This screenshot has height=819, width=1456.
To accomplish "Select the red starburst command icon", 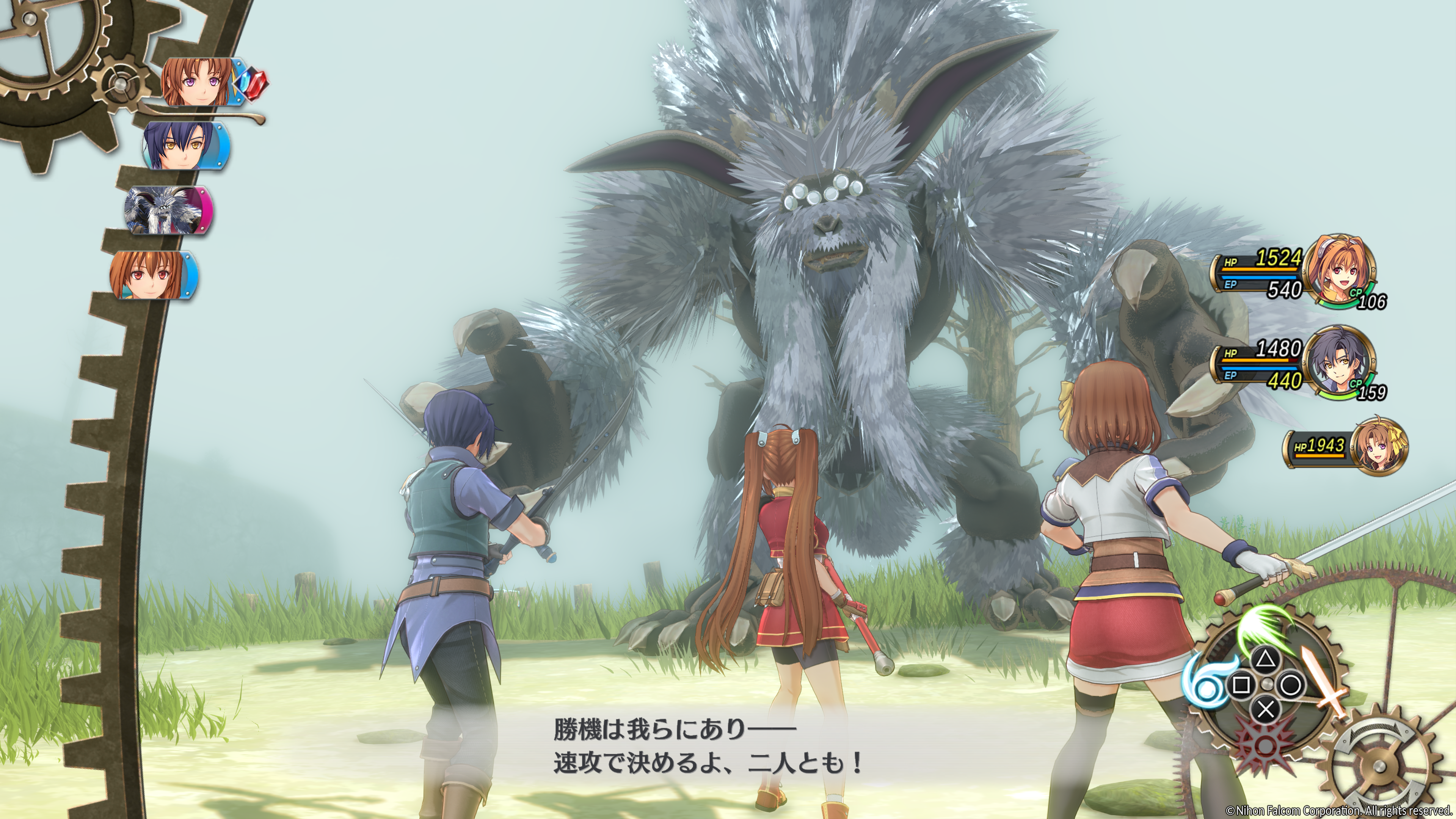I will pos(1264,741).
